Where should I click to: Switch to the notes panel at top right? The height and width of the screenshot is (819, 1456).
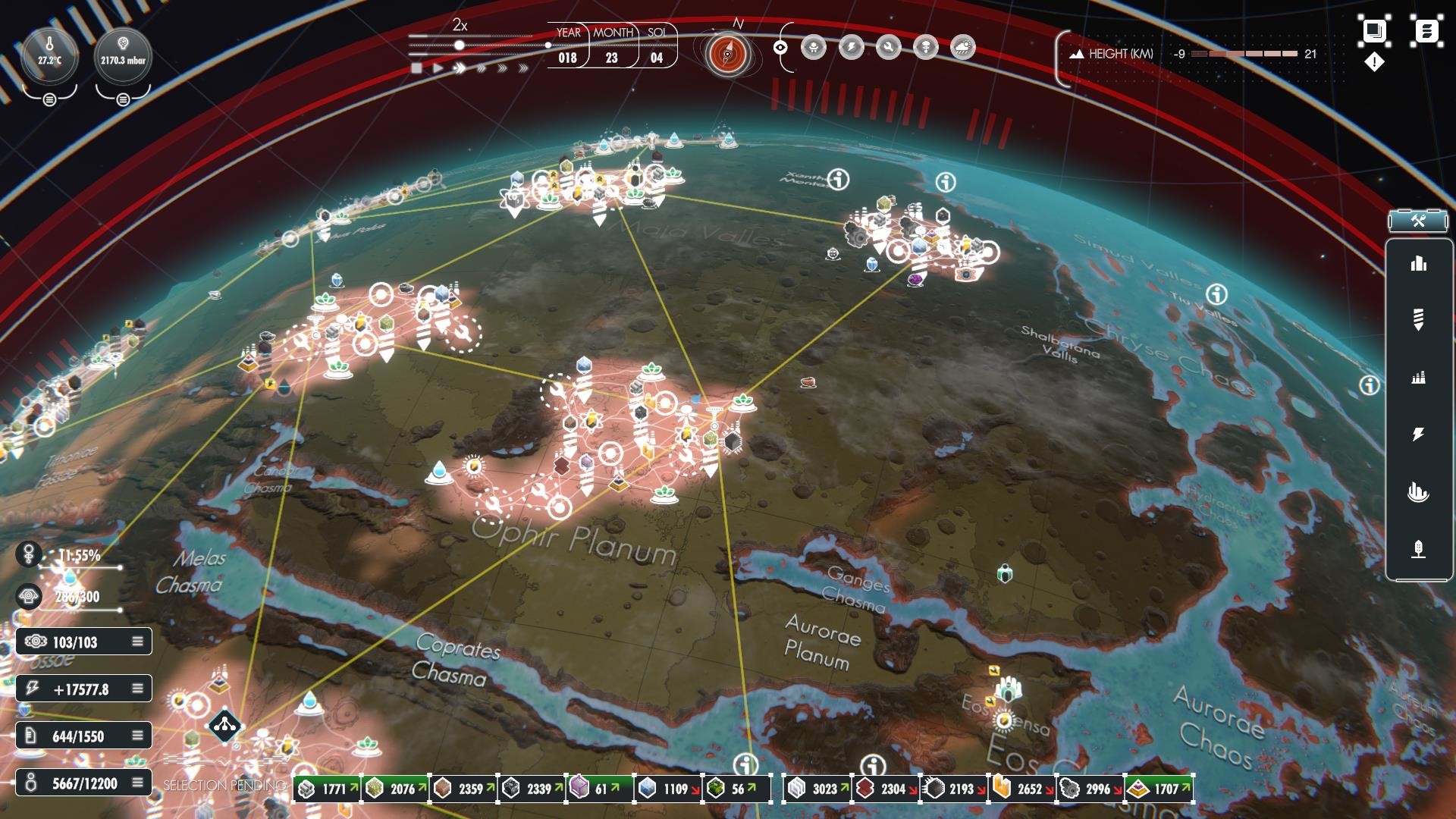[1429, 31]
